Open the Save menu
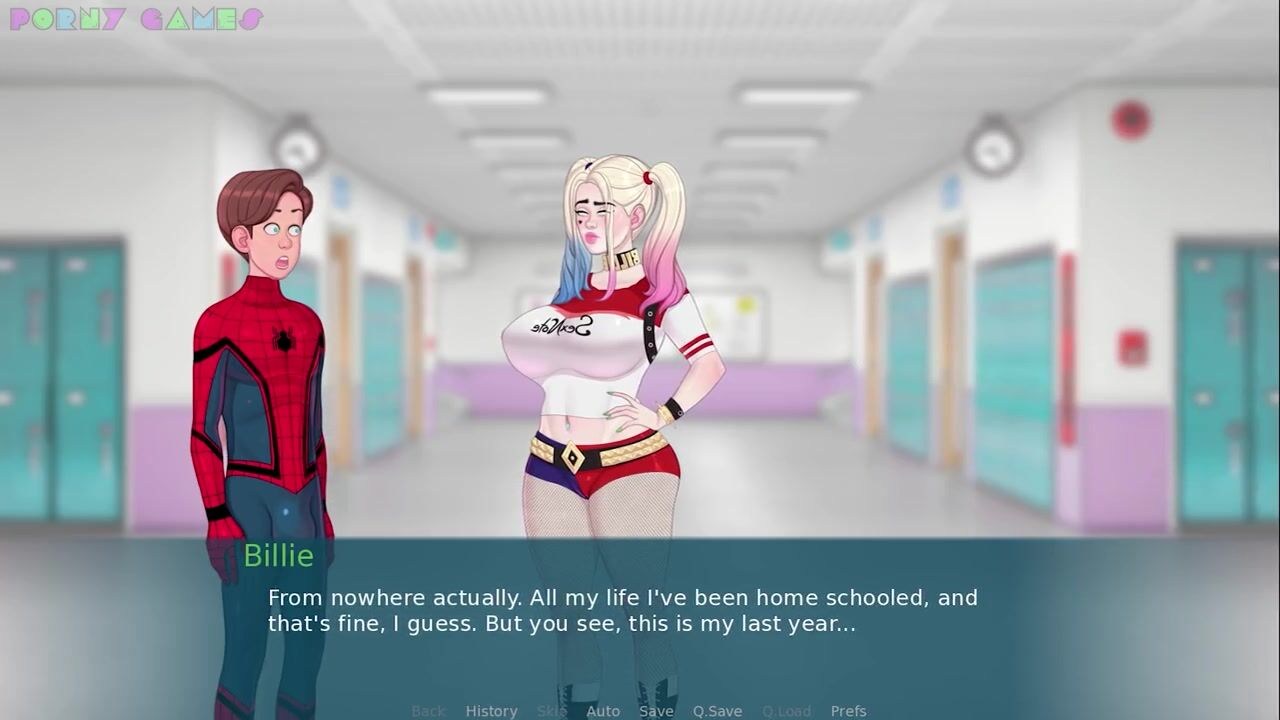The image size is (1280, 720). tap(656, 711)
